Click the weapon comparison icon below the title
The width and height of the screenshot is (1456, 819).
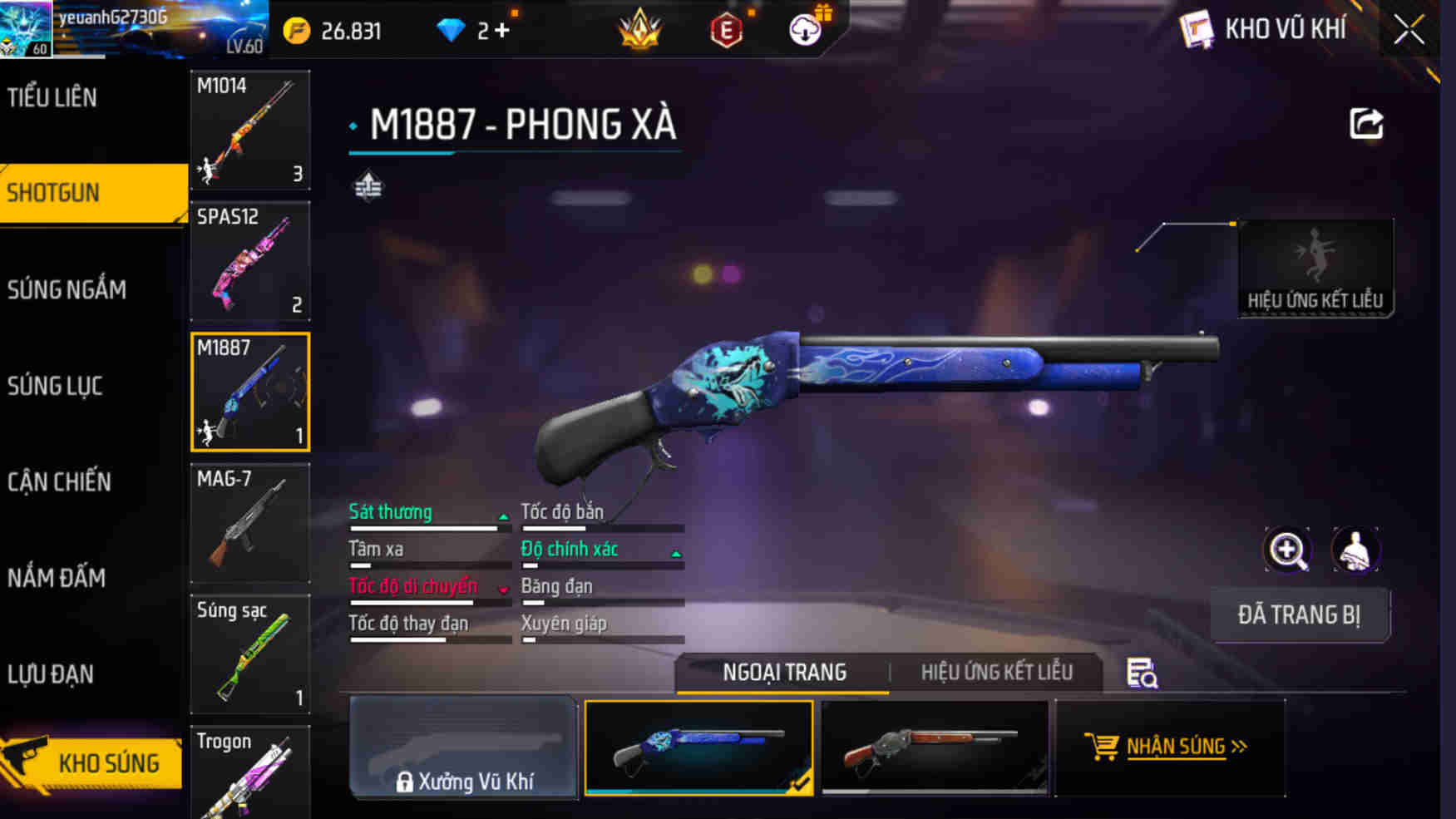point(367,187)
